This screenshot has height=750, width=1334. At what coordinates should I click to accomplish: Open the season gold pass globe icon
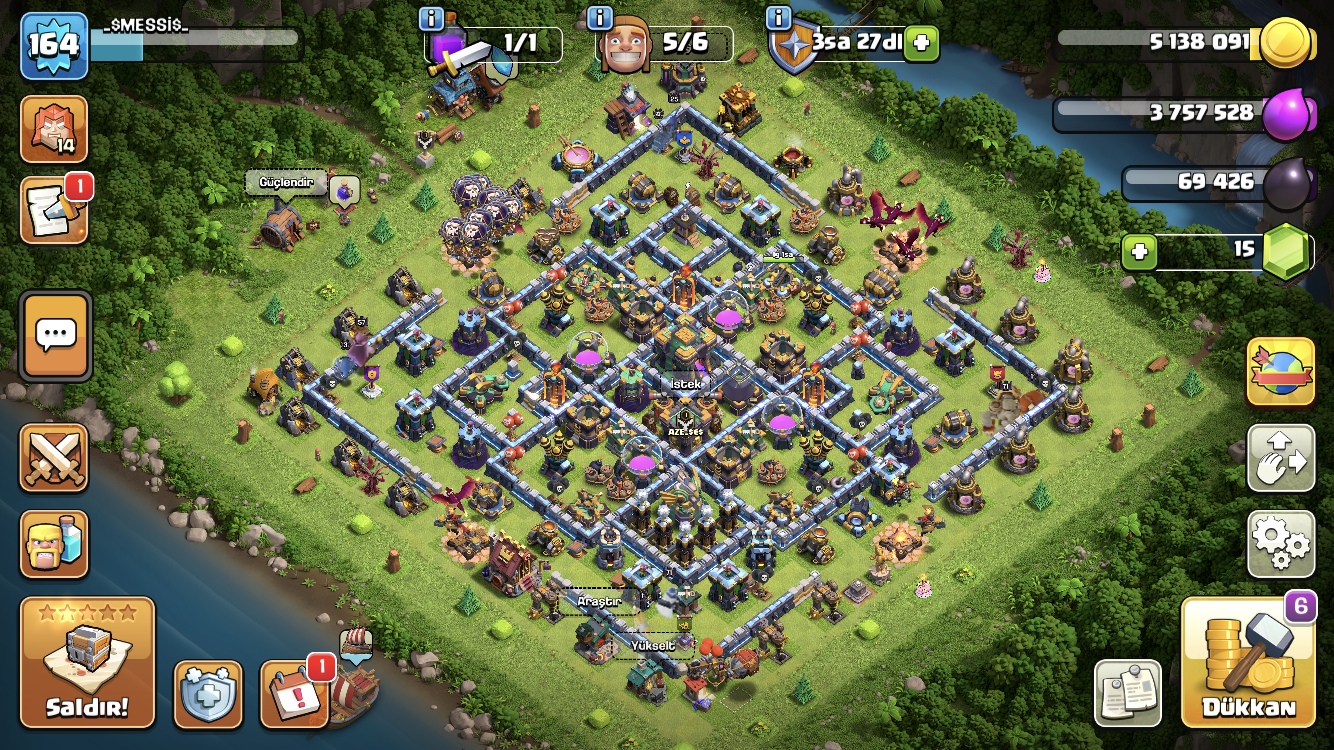click(1281, 370)
